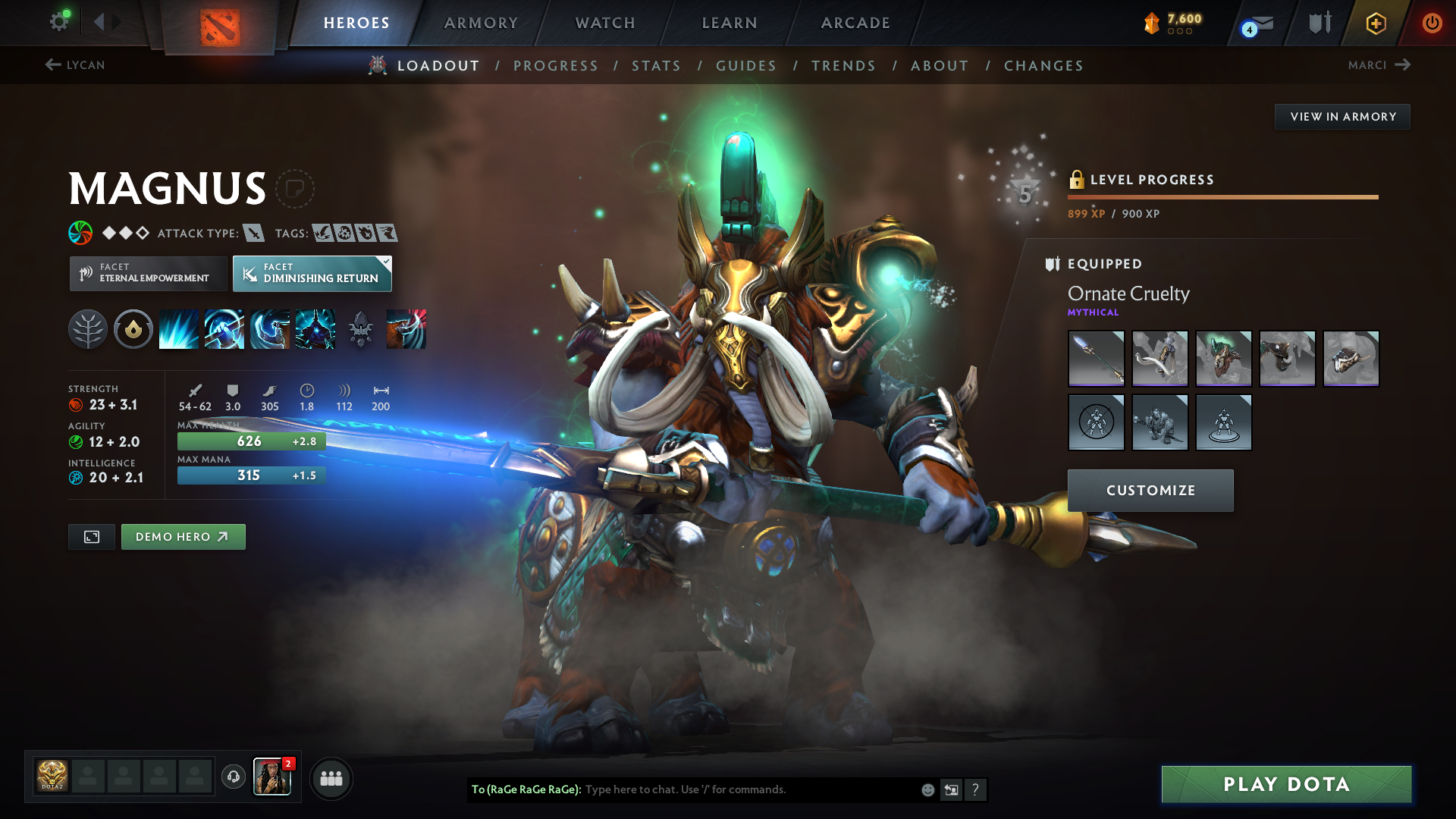
Task: Switch to the Watch tab
Action: (x=605, y=23)
